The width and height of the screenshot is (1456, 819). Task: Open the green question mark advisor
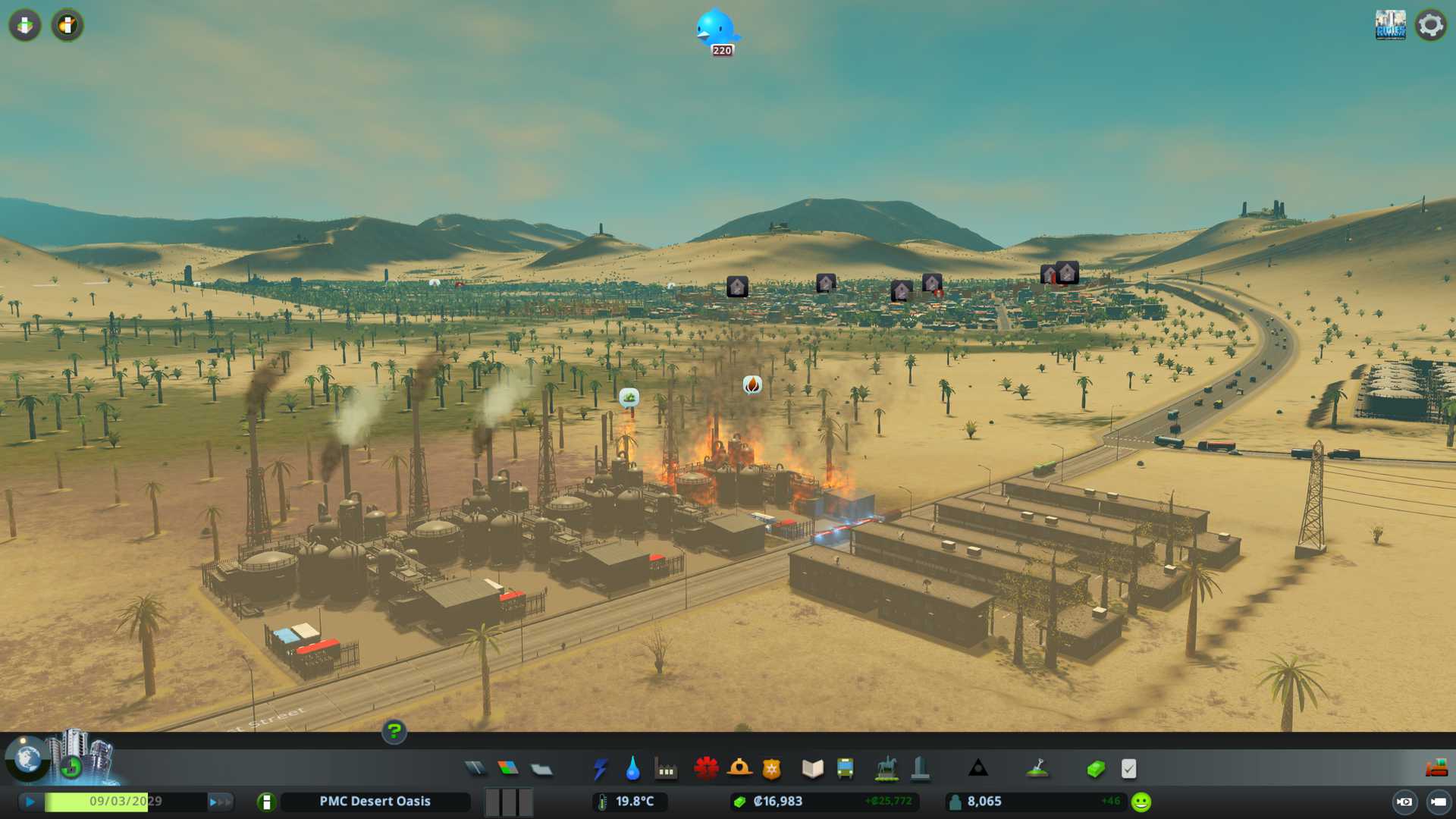point(394,732)
